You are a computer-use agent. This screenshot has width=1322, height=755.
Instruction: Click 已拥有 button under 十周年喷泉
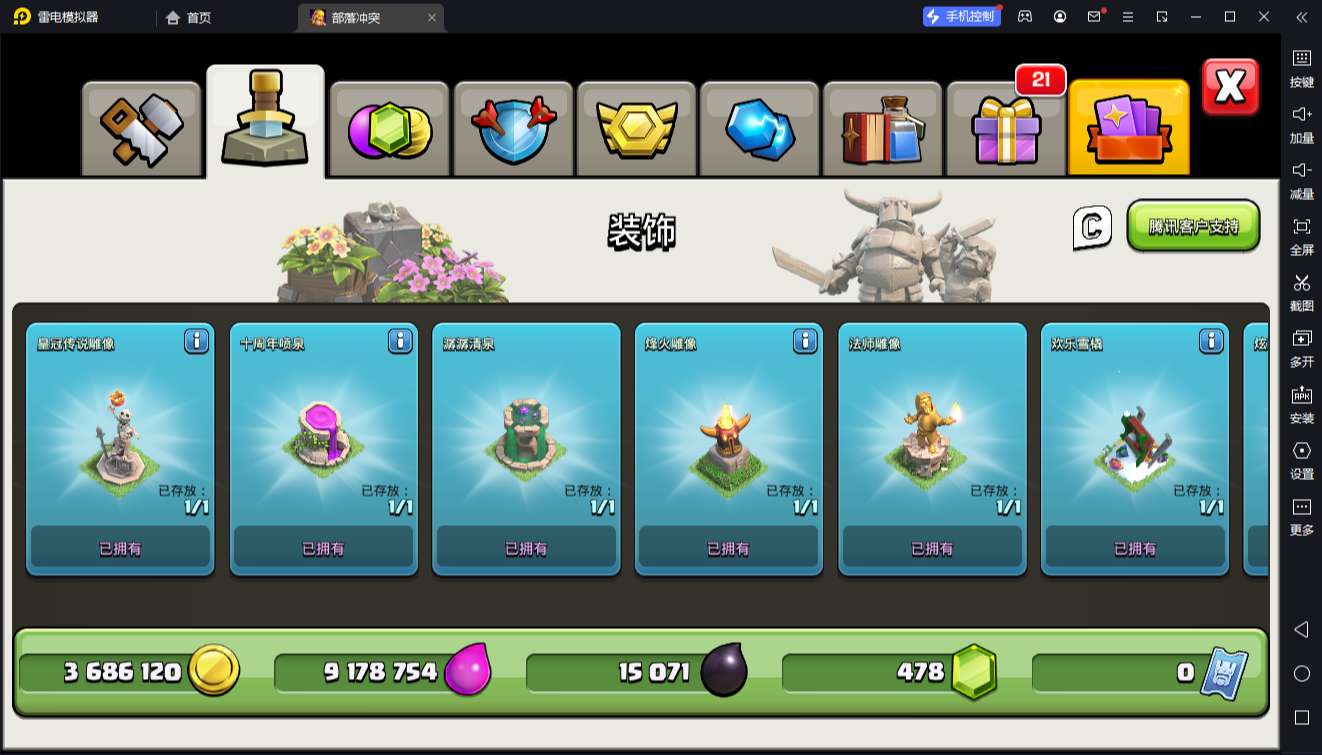point(323,548)
